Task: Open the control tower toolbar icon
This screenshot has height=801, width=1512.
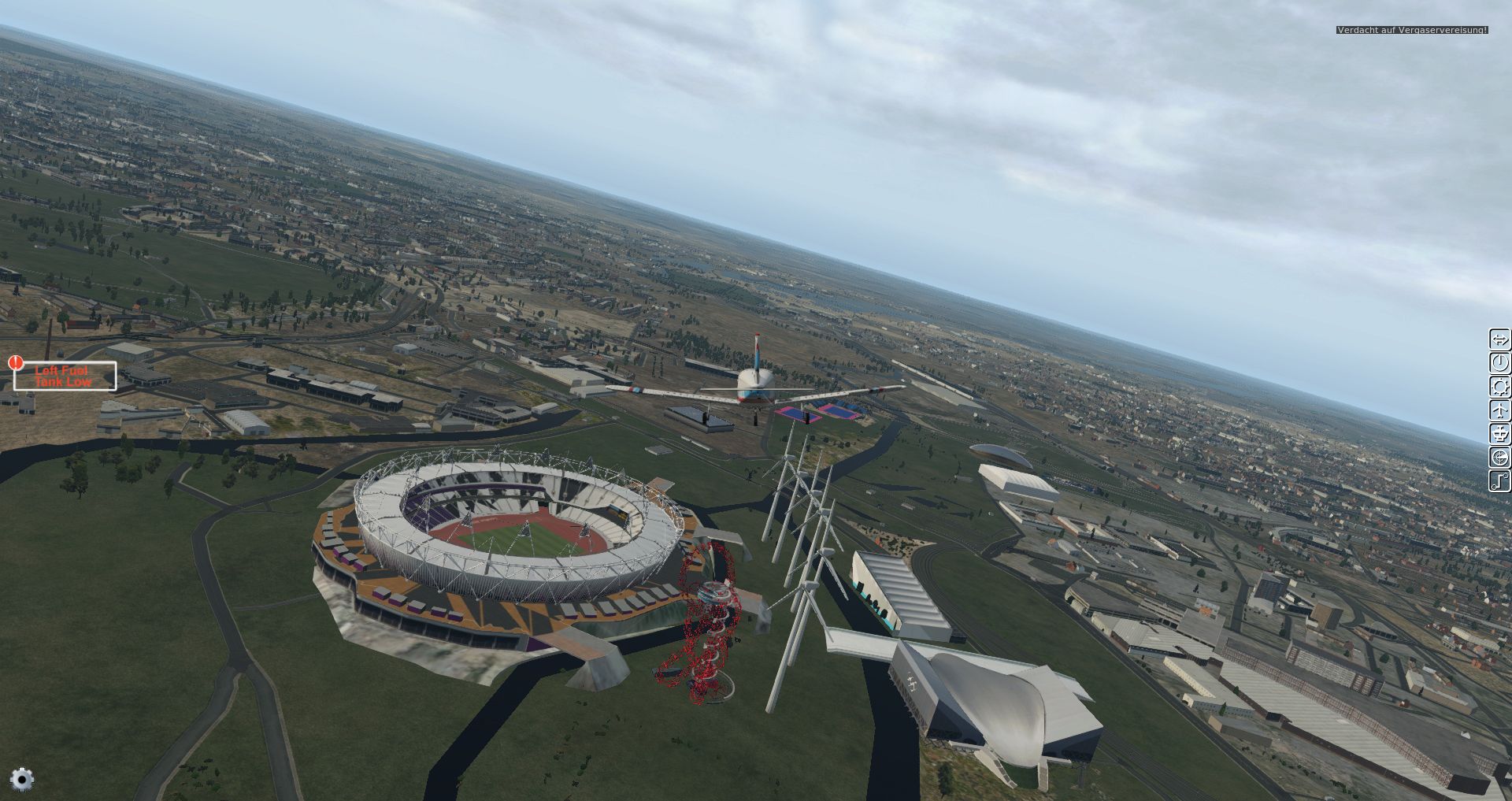Action: (1499, 433)
